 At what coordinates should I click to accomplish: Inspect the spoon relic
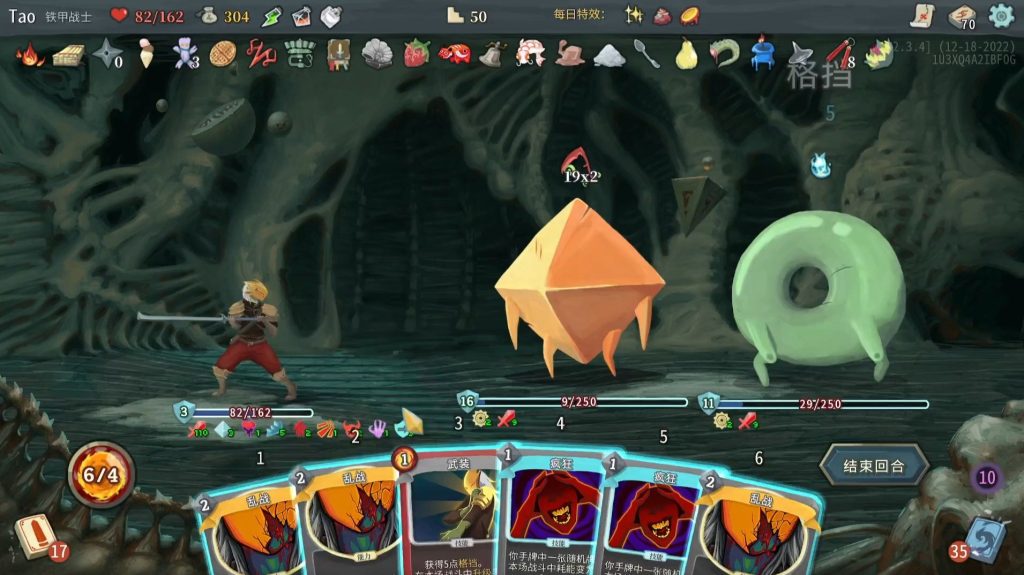pyautogui.click(x=647, y=54)
